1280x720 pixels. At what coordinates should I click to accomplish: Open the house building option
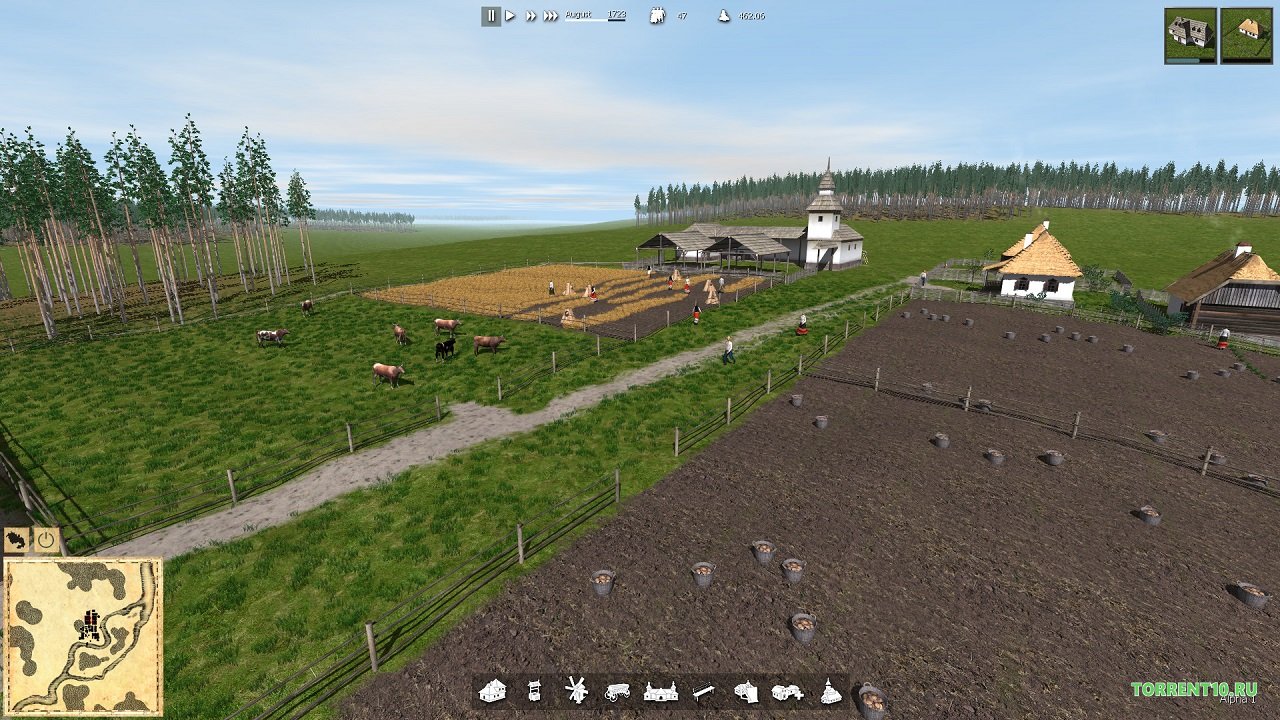pyautogui.click(x=492, y=691)
